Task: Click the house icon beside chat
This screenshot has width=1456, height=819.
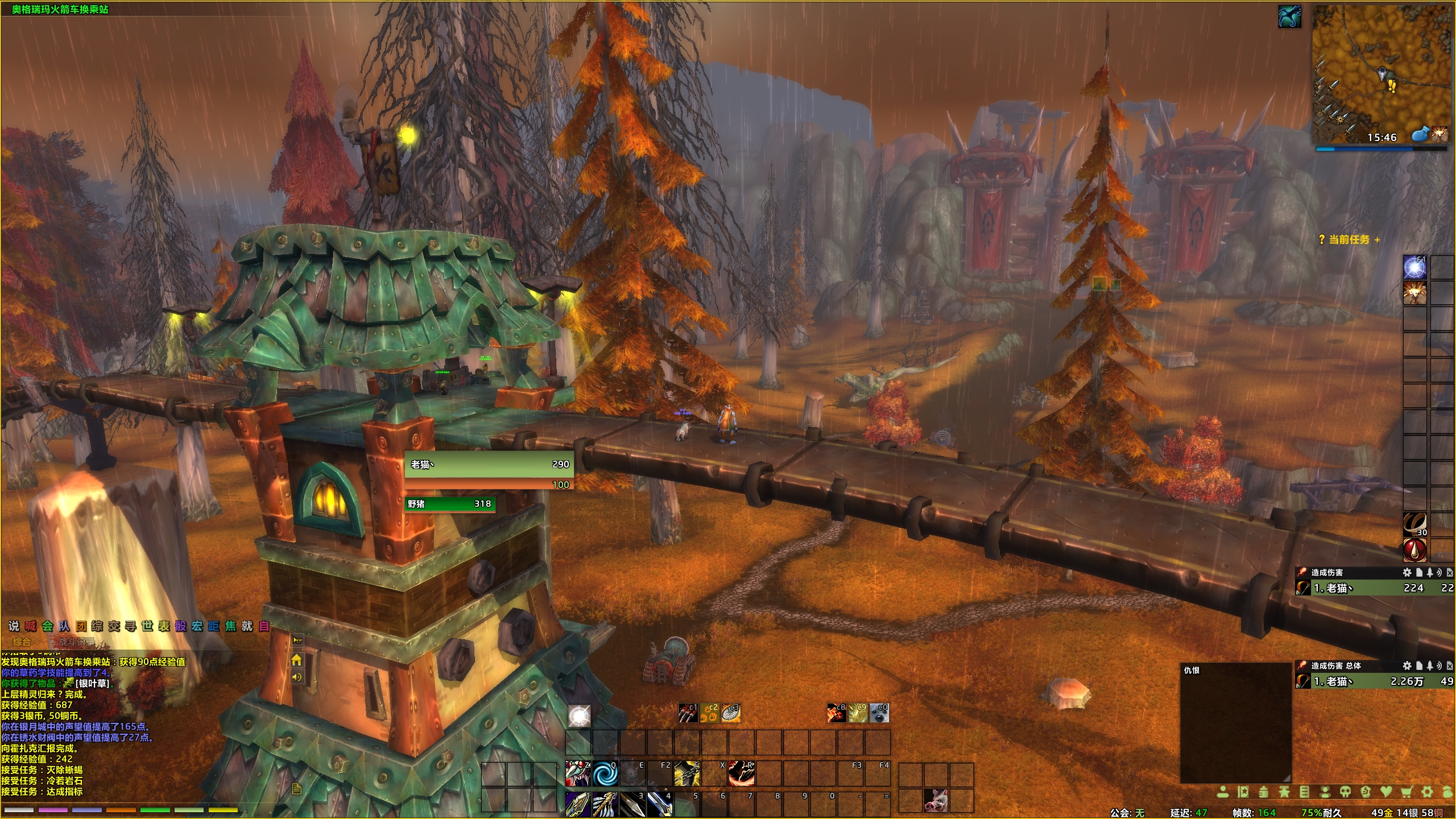Action: pyautogui.click(x=296, y=660)
